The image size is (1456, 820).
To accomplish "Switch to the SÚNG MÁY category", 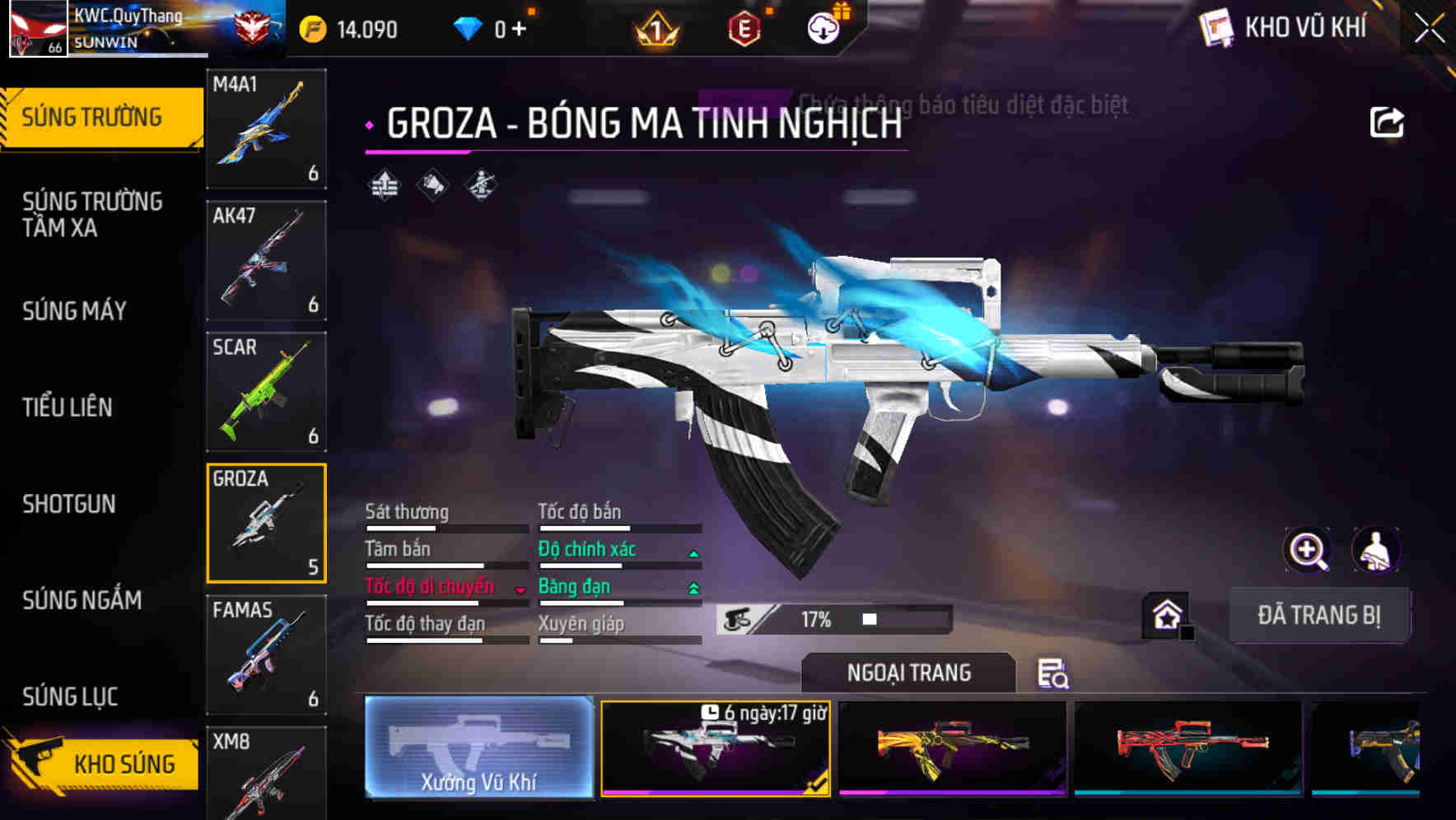I will click(74, 311).
